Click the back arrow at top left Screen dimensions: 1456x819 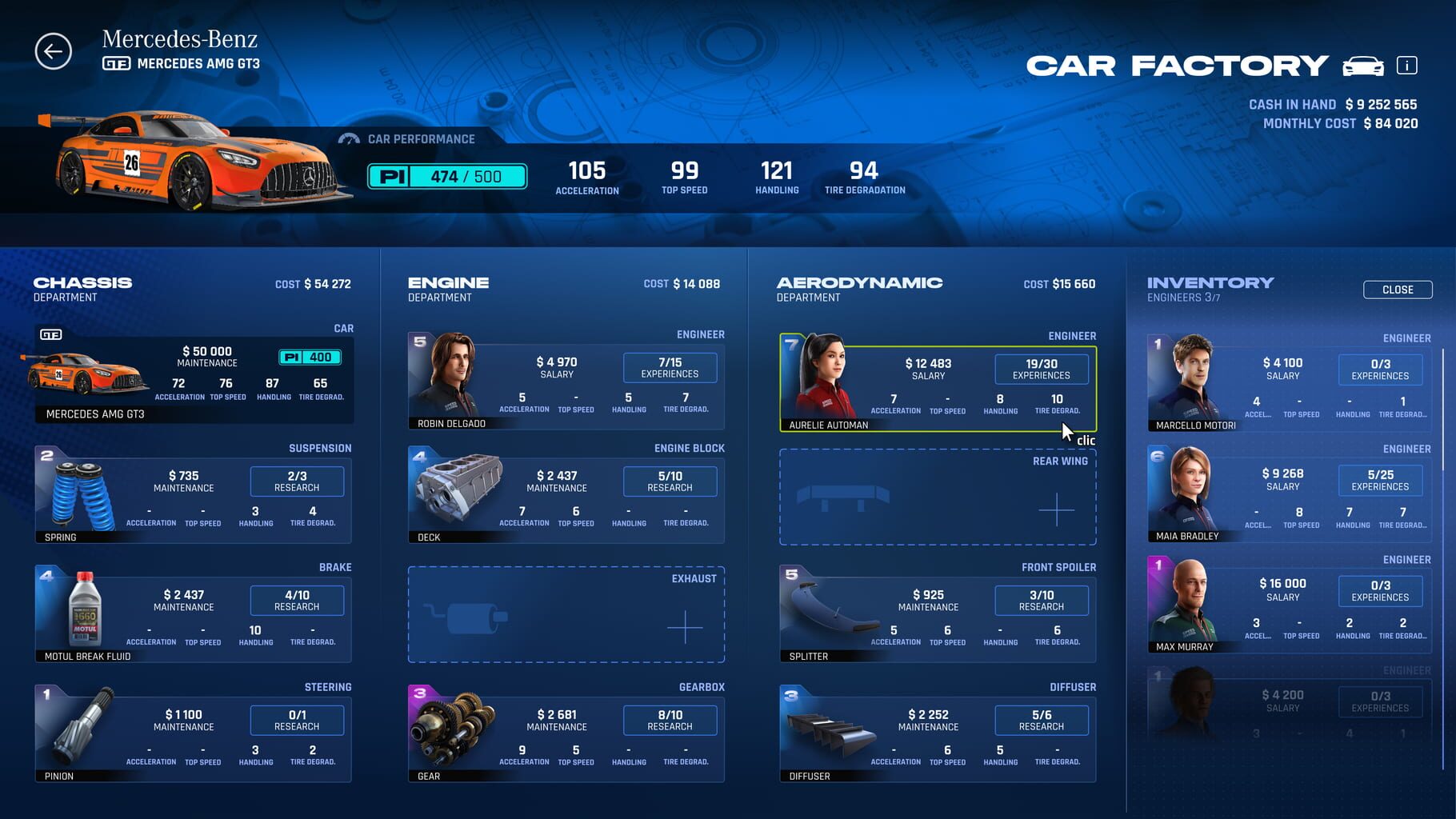[x=53, y=50]
